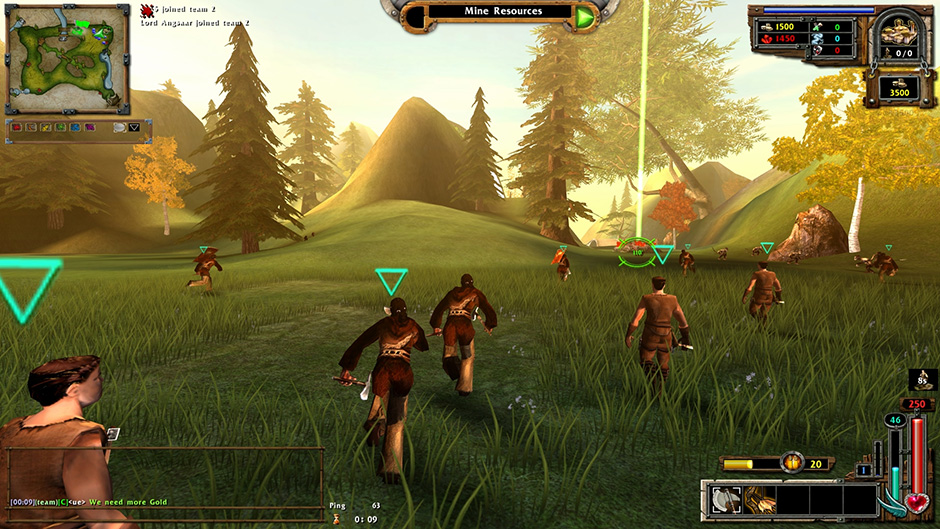
Task: Select the yellow icon under the minimap
Action: [x=46, y=128]
